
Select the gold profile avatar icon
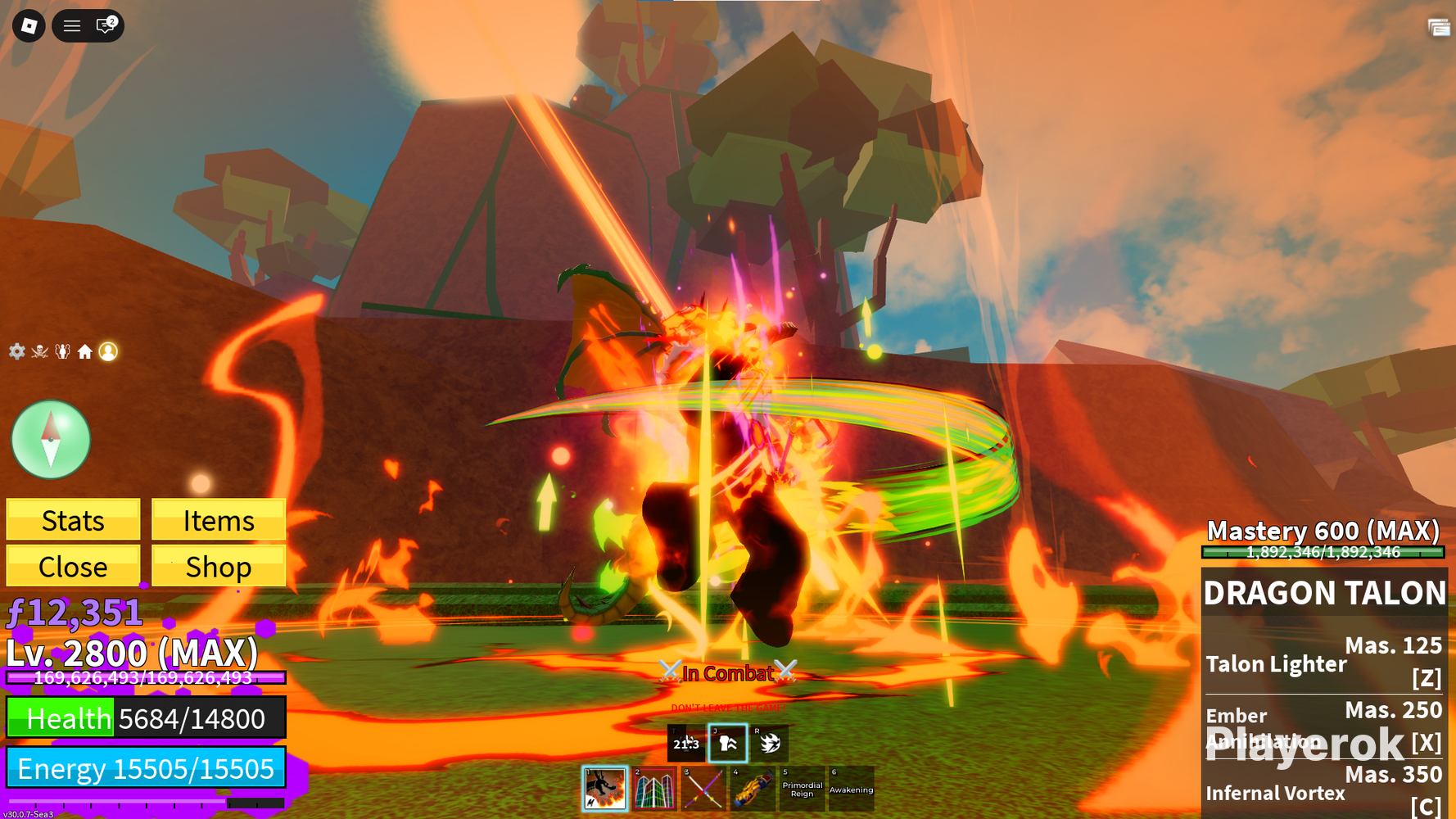108,351
